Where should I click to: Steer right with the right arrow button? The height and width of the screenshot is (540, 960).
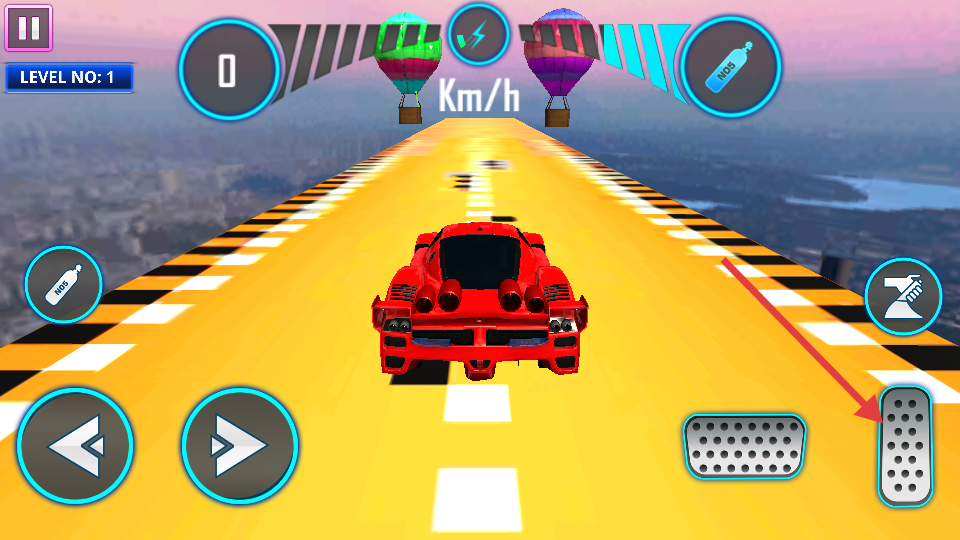click(x=240, y=446)
